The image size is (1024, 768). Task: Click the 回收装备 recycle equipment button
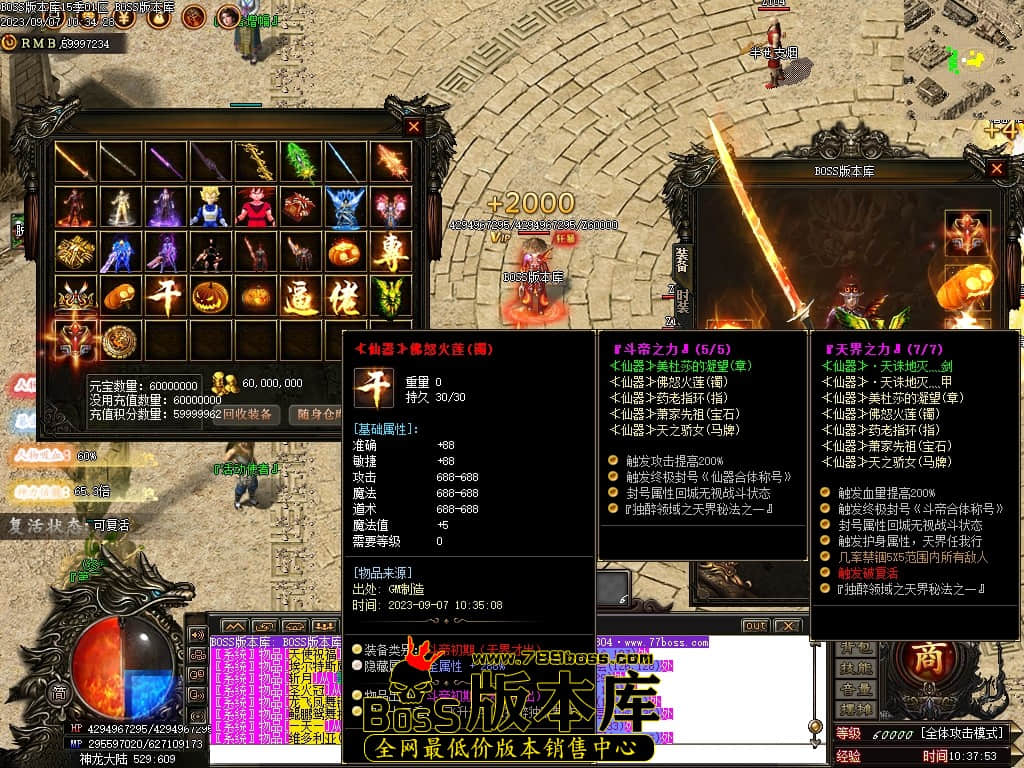click(x=247, y=415)
